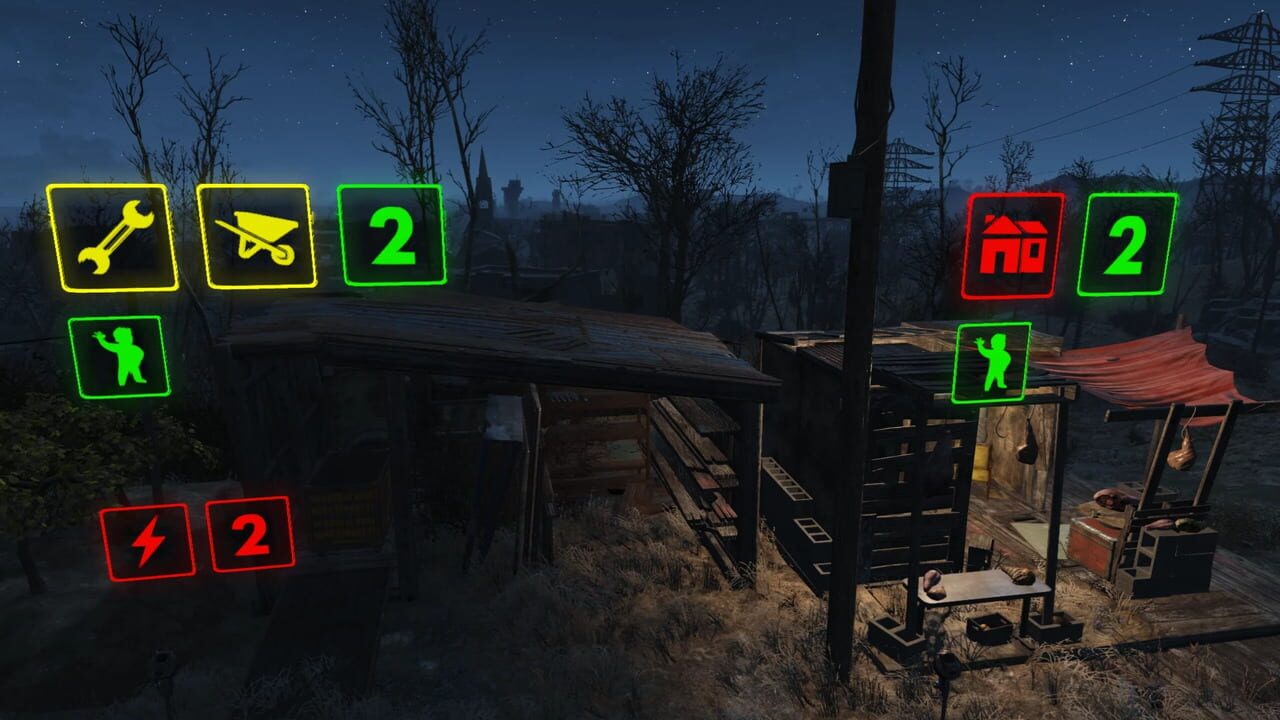Click the tall utility pole in the center

(855, 300)
